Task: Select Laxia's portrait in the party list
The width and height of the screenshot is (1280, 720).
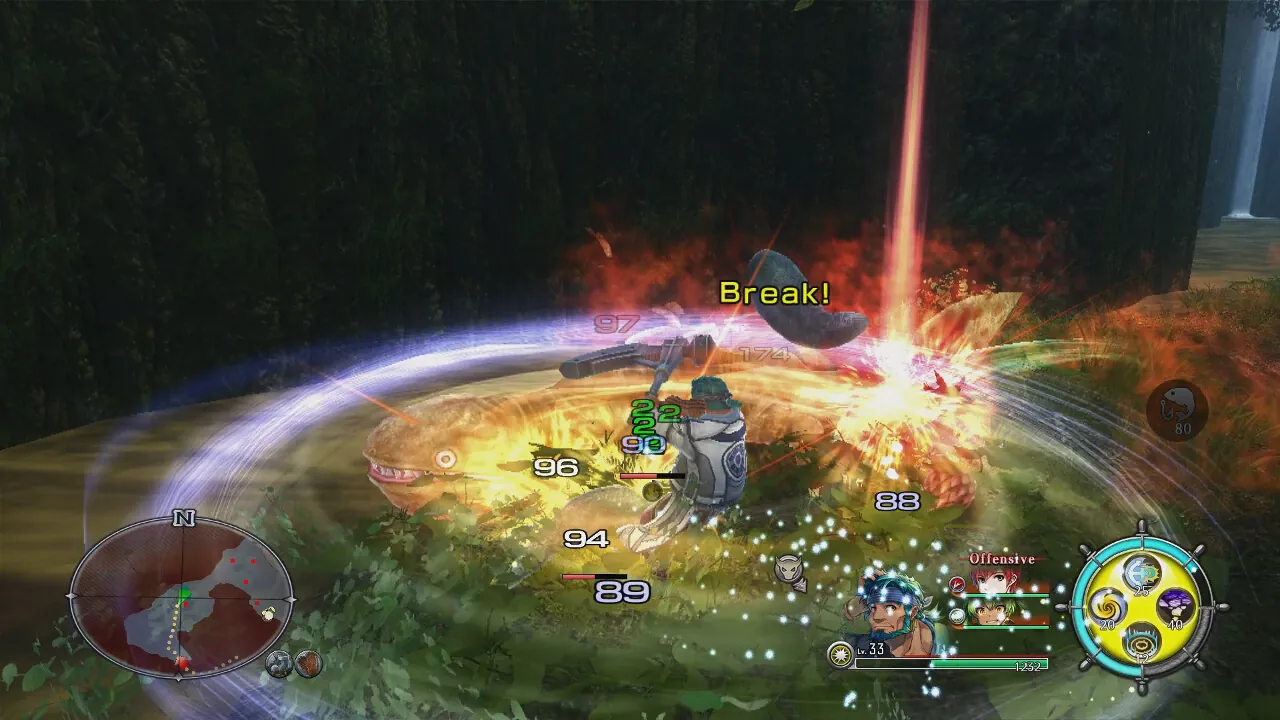Action: [x=992, y=581]
